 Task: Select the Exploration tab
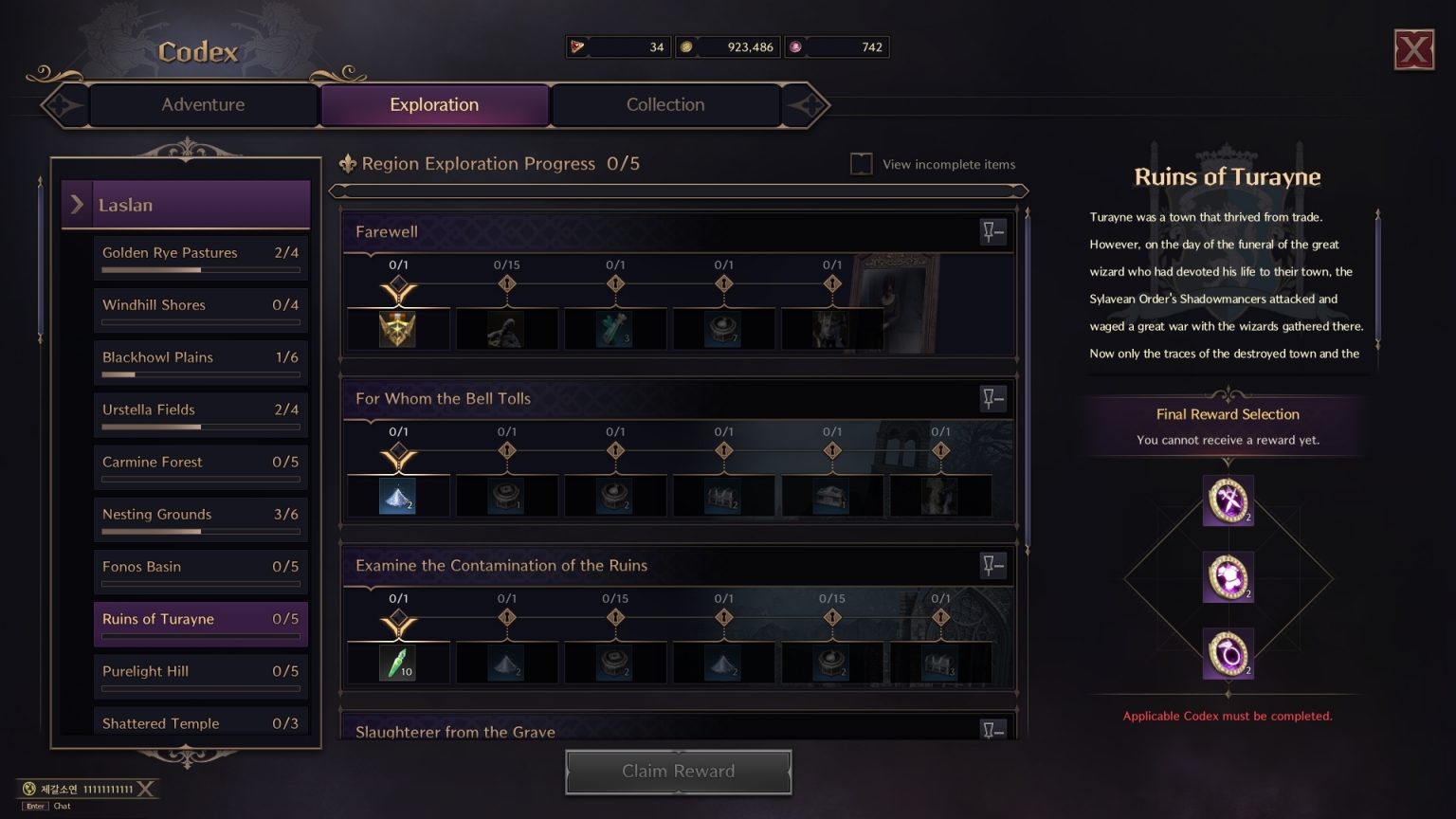tap(434, 105)
